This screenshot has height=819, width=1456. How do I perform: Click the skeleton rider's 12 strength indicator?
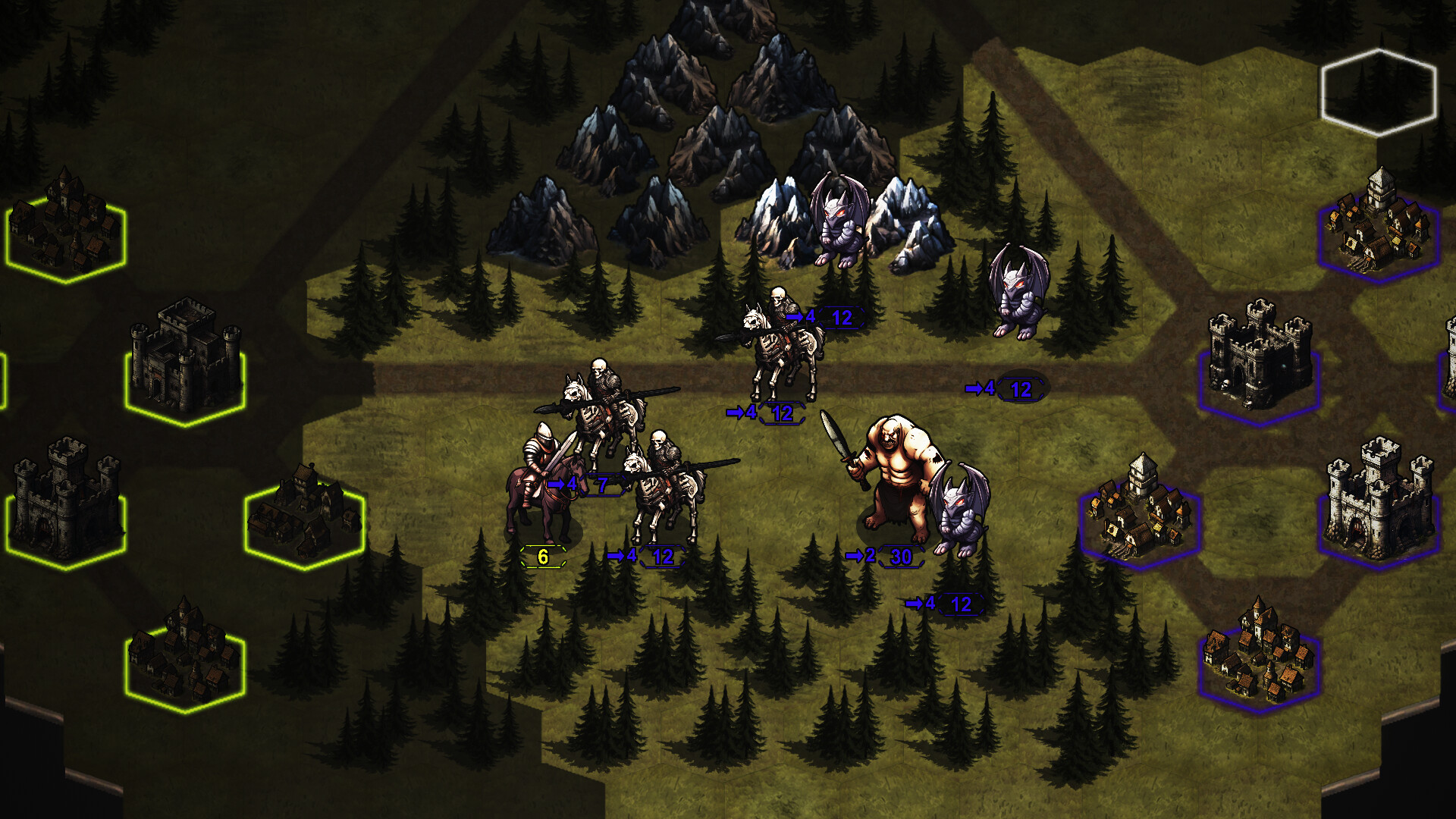(x=843, y=317)
